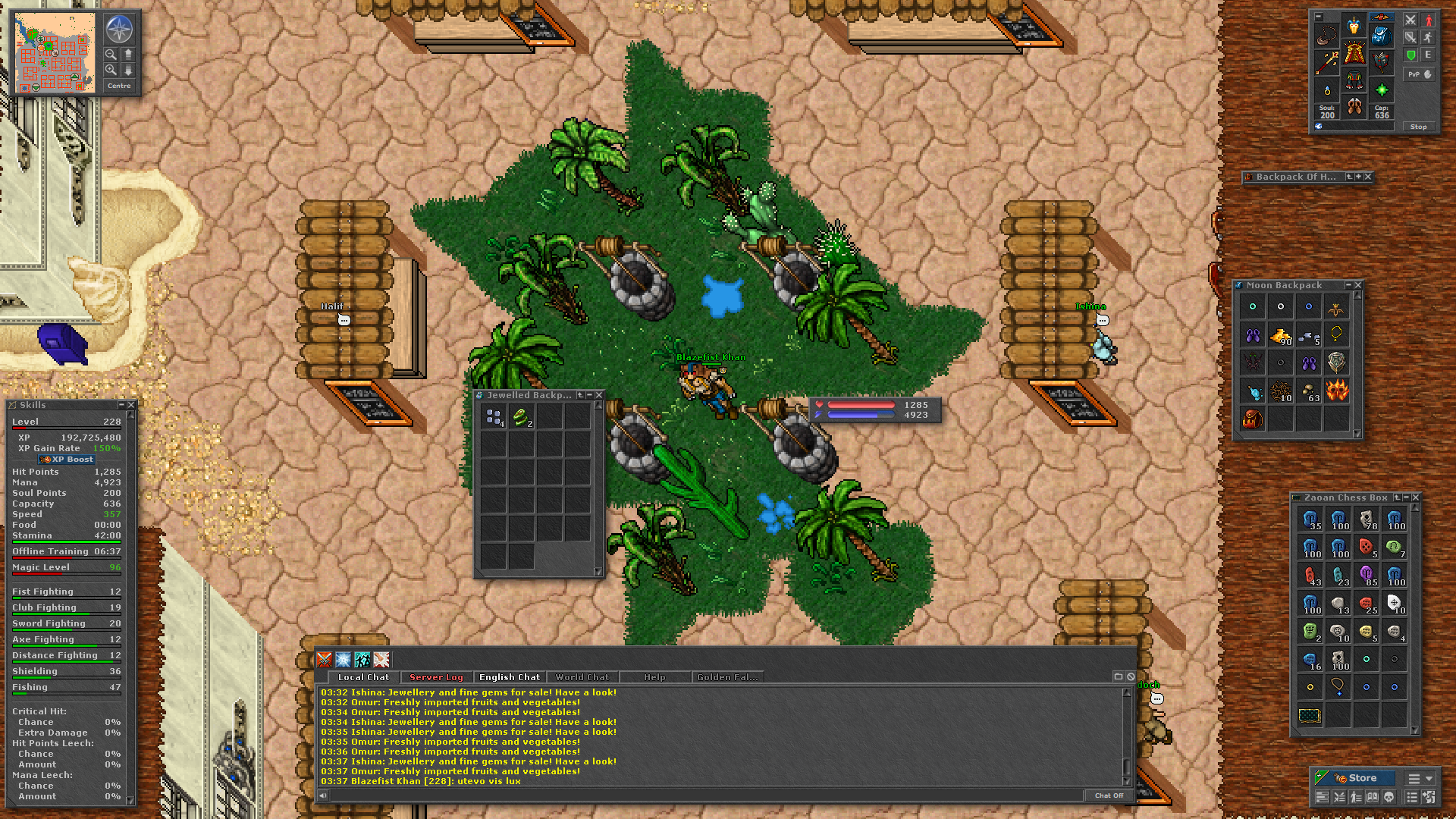Centre the minimap using the Centre button
1456x819 pixels.
[118, 86]
